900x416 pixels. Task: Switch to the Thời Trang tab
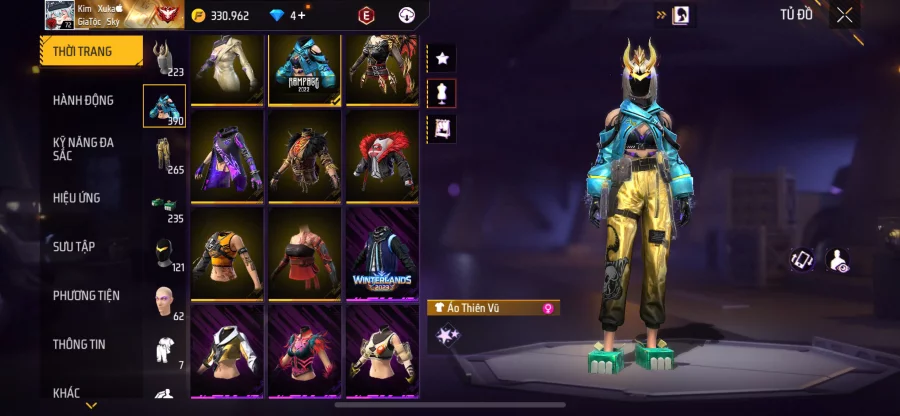pyautogui.click(x=83, y=51)
